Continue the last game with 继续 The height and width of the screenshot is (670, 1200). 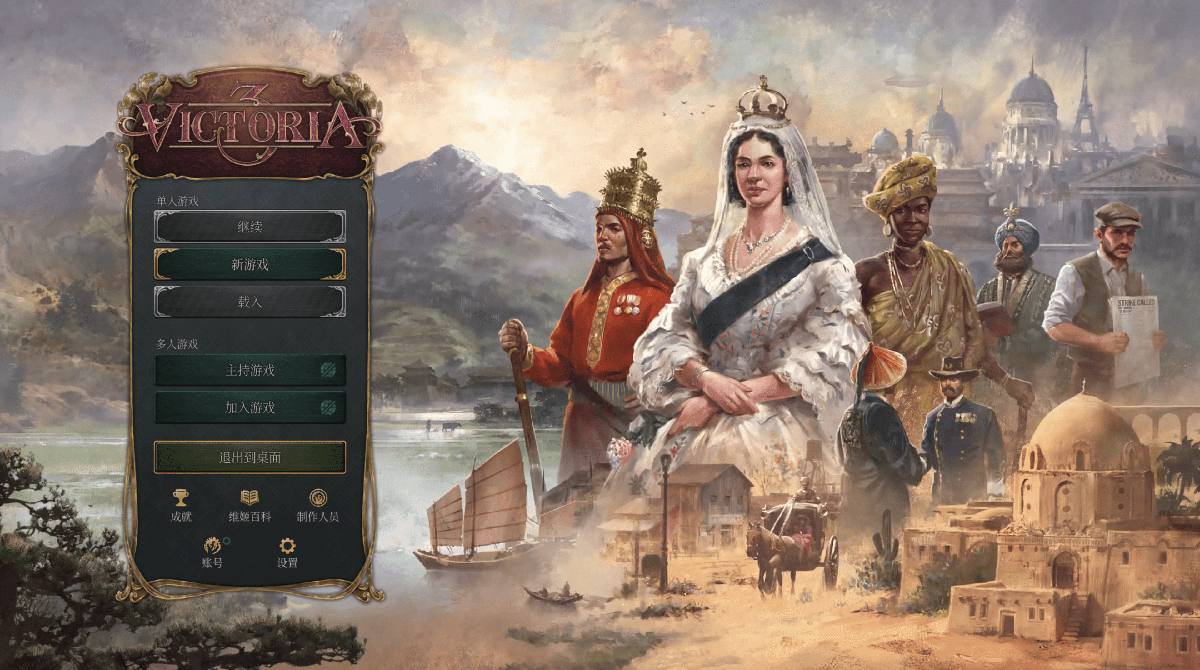(x=250, y=226)
